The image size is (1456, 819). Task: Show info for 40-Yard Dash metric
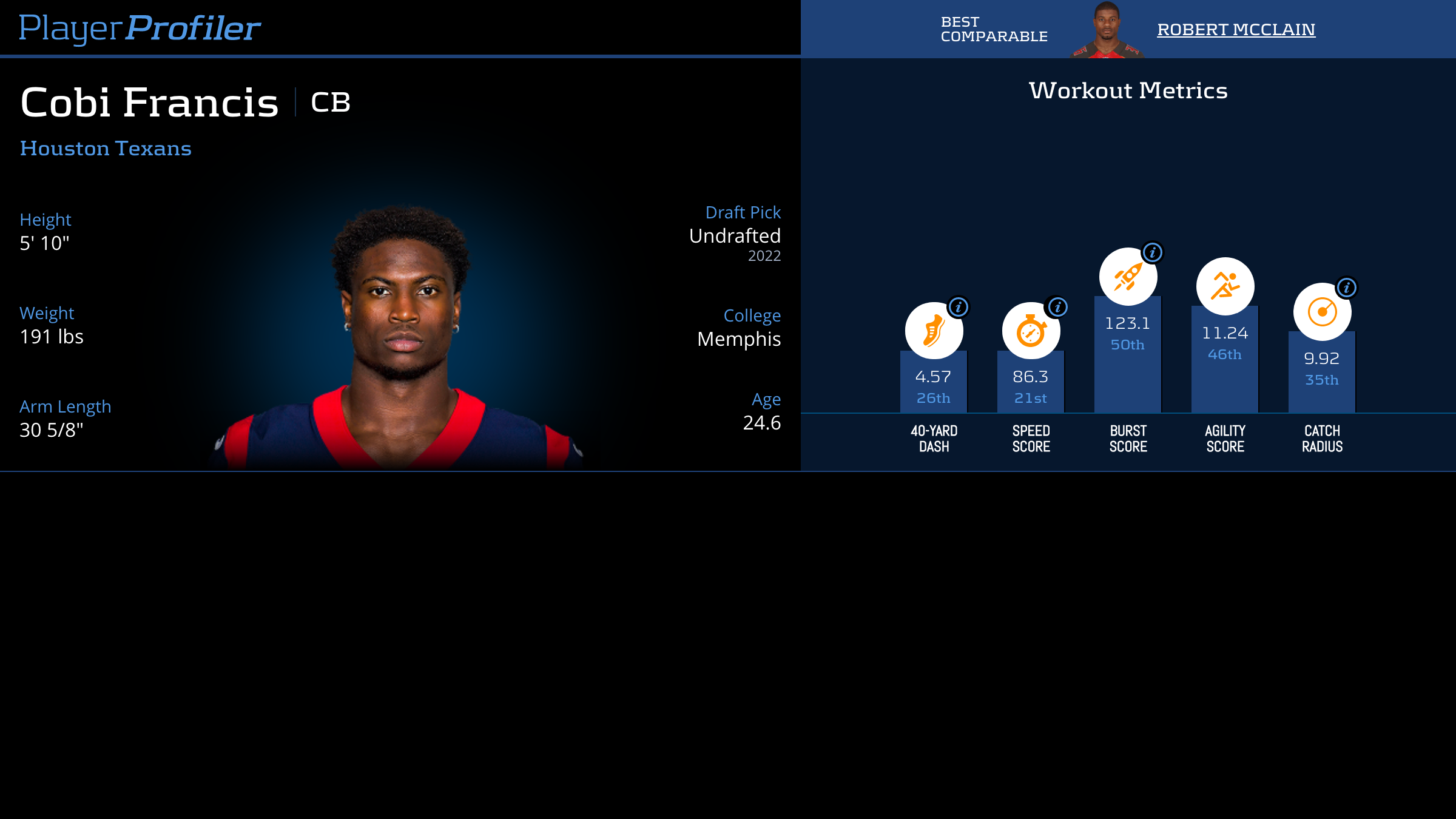[x=959, y=307]
